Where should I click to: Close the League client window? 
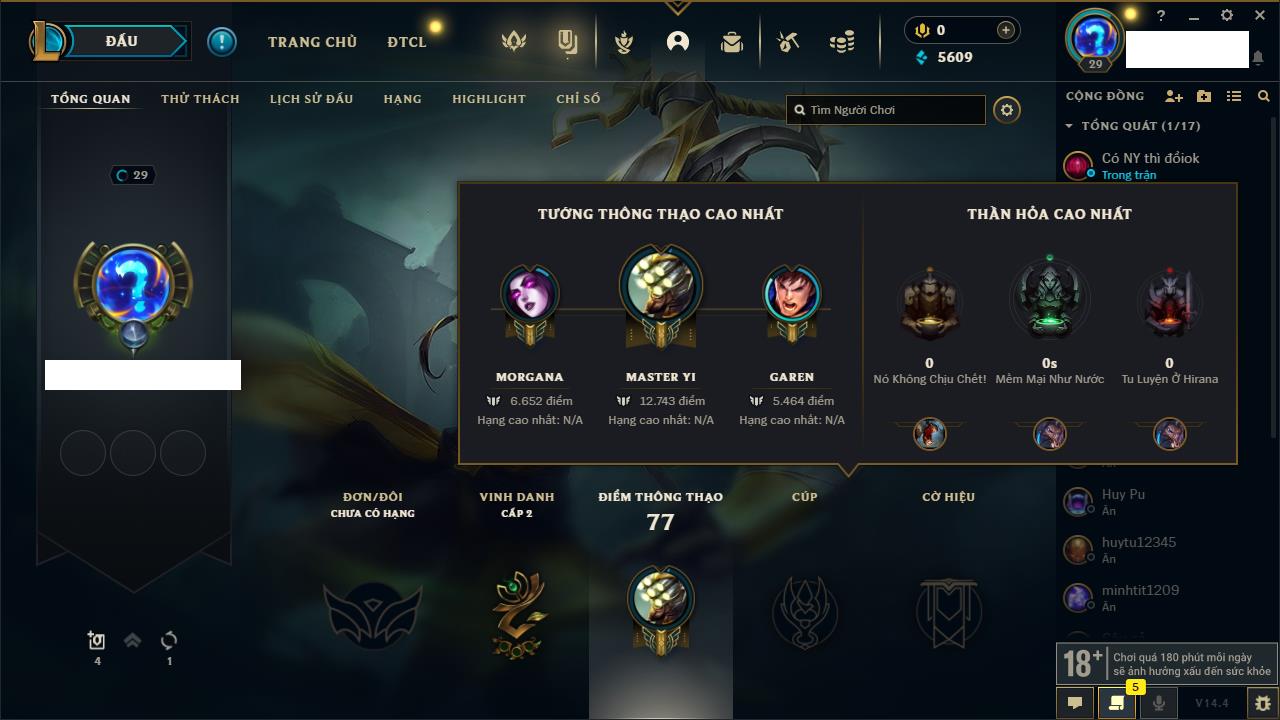[1258, 16]
